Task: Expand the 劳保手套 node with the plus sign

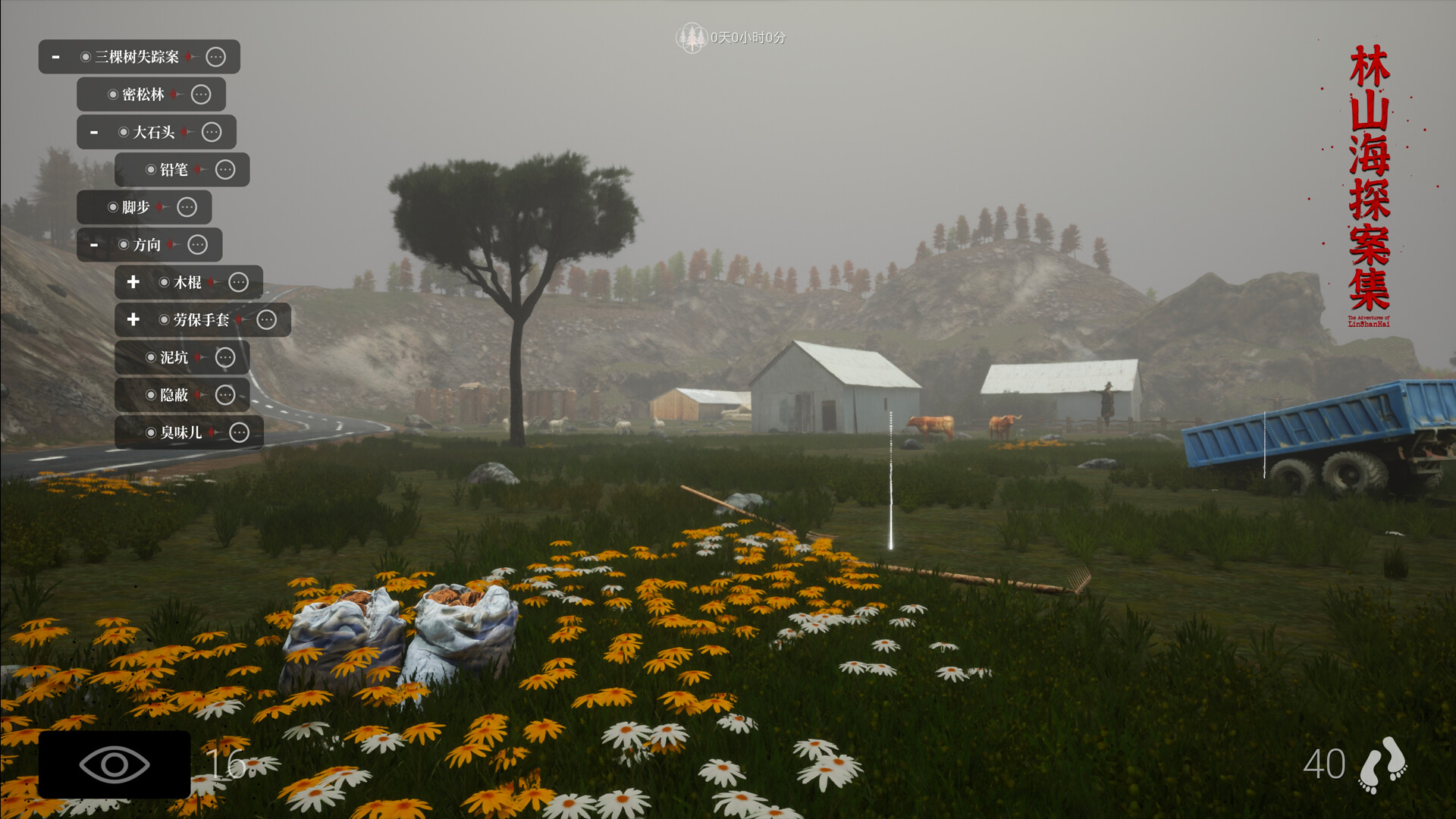Action: 133,320
